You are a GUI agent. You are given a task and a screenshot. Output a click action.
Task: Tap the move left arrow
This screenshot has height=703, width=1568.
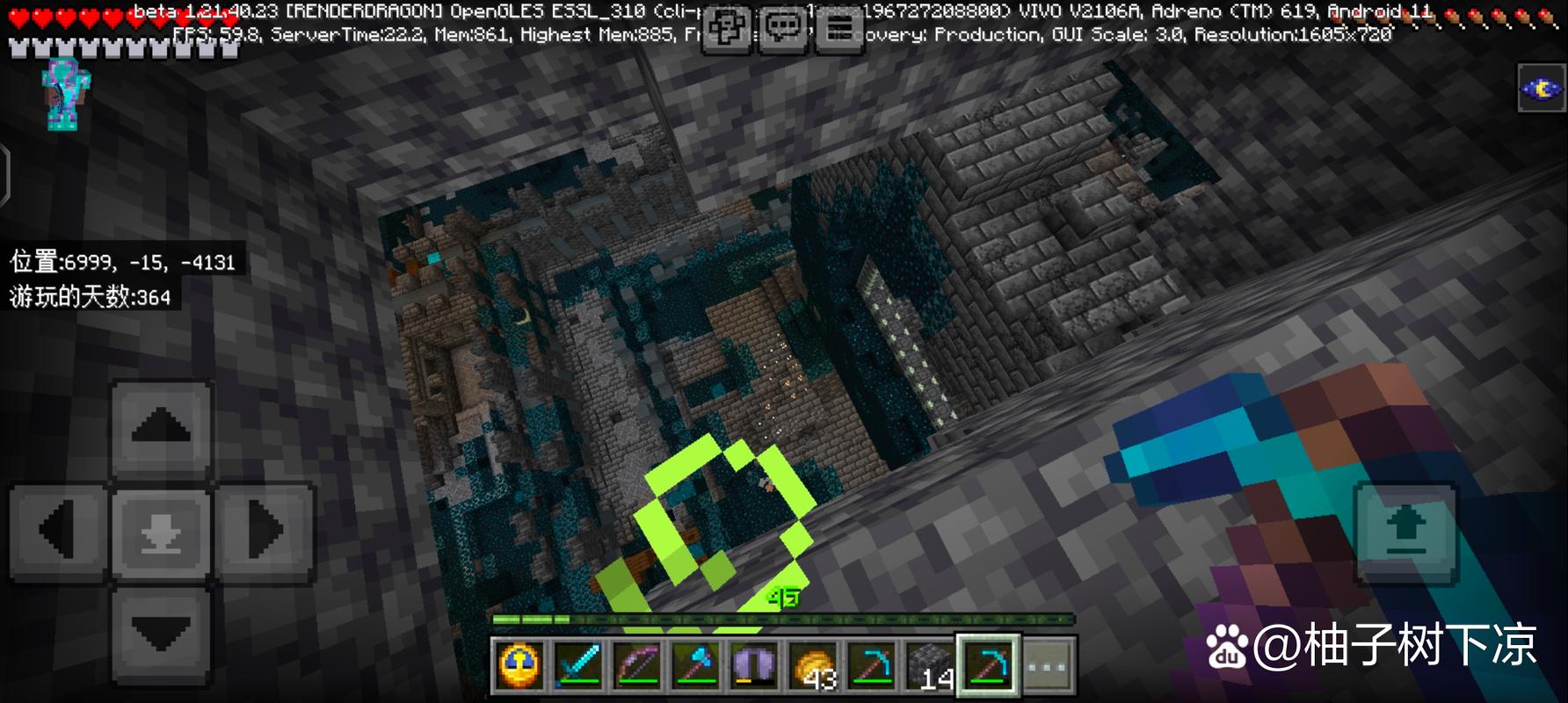60,532
